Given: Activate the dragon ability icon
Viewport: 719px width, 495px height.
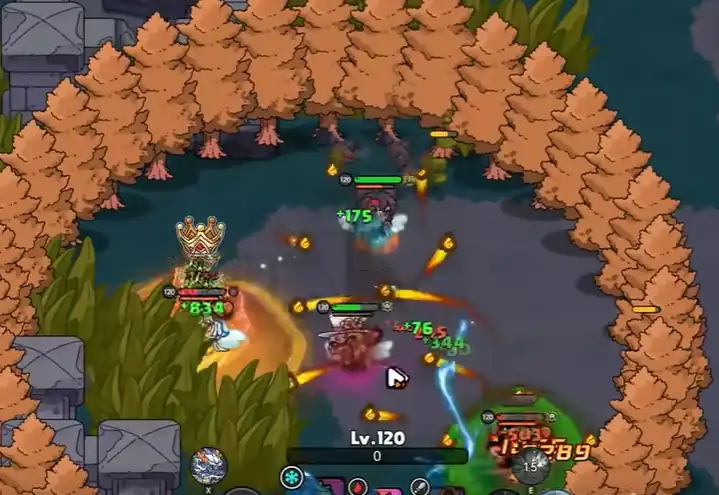Looking at the screenshot, I should click(x=209, y=464).
